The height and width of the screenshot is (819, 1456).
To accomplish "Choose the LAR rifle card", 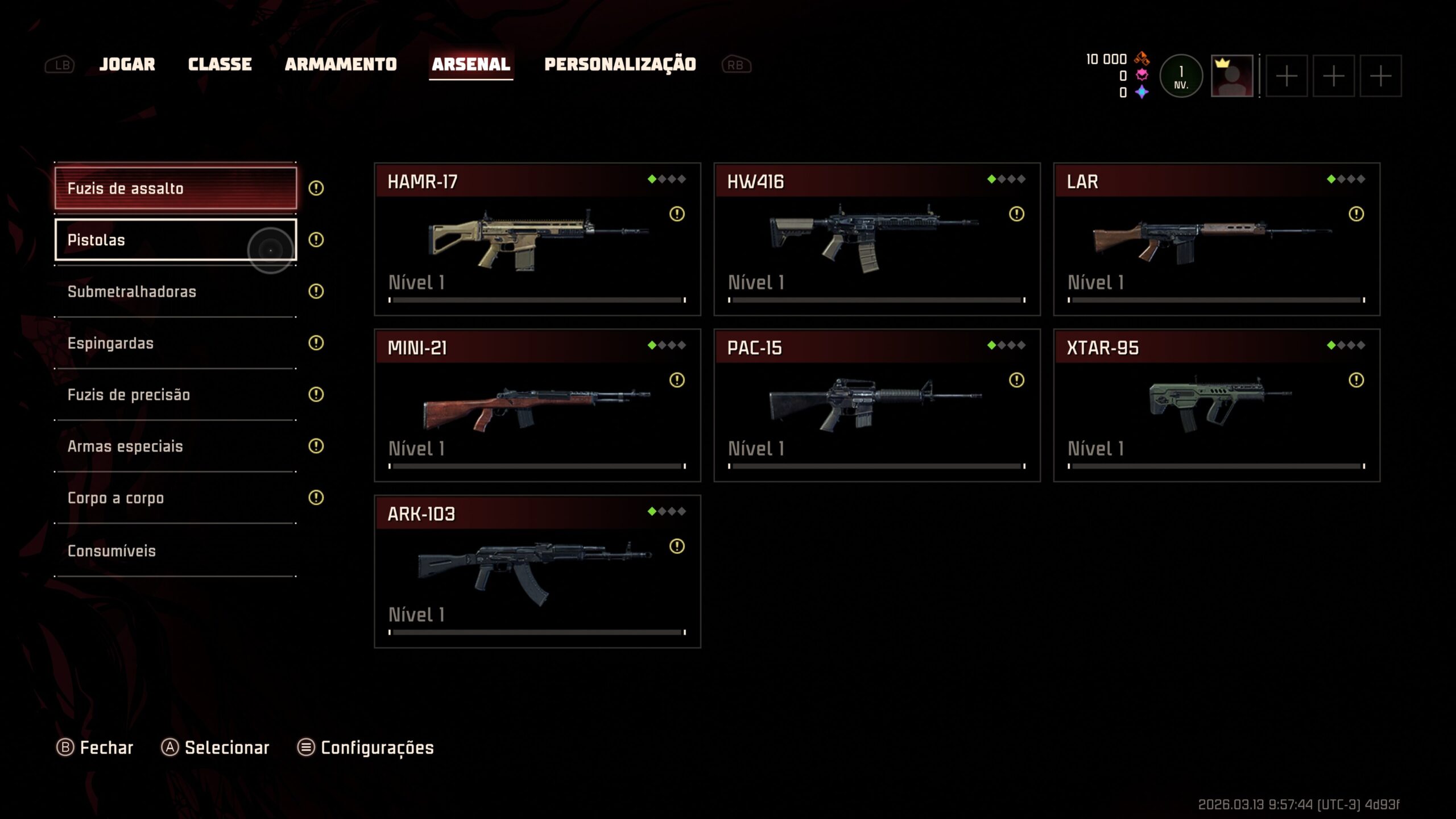I will [1216, 239].
